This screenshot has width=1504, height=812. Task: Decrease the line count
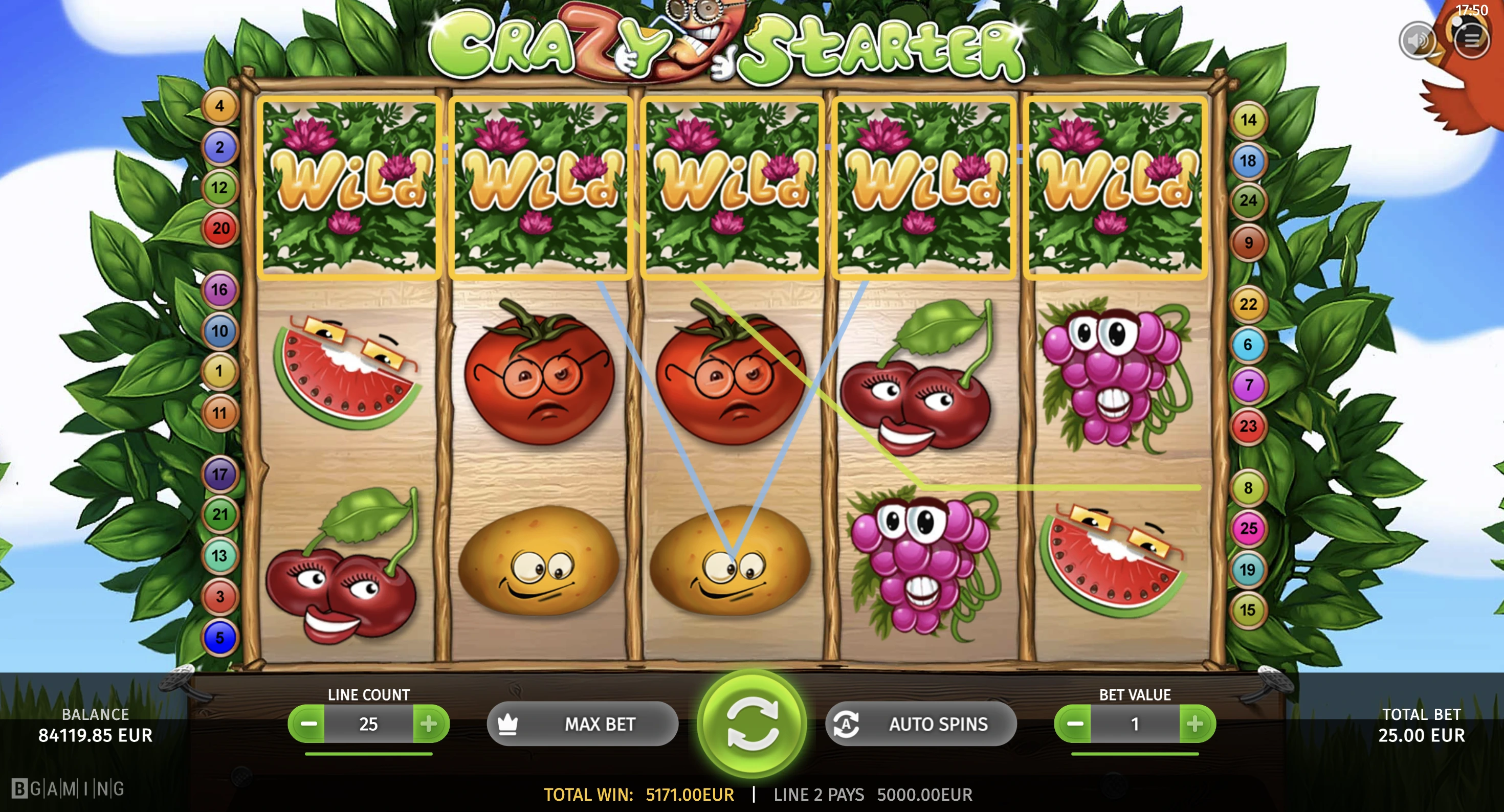307,724
